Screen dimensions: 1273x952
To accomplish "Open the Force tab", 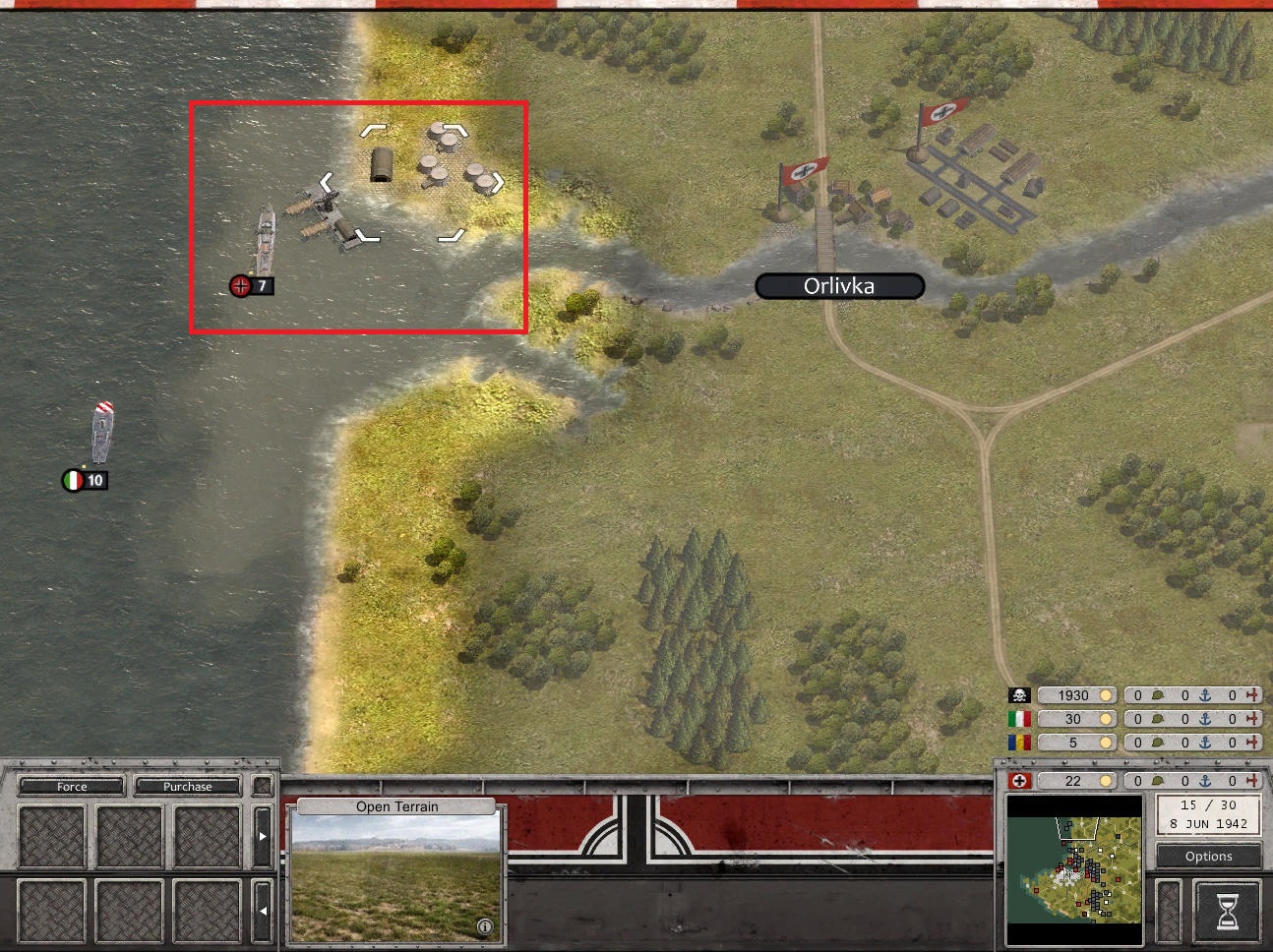I will [x=72, y=787].
